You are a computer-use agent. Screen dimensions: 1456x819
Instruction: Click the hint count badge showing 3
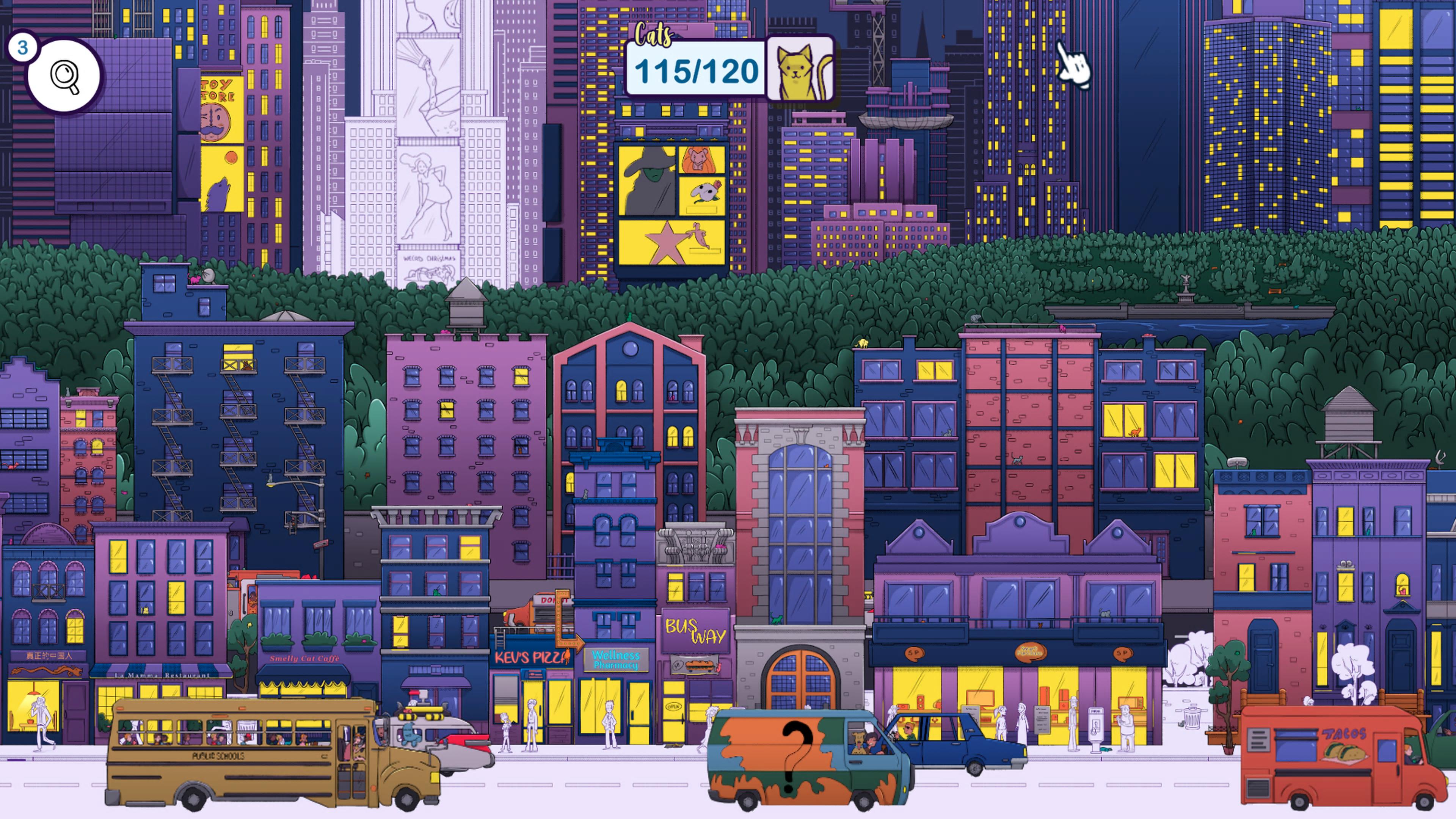tap(23, 47)
